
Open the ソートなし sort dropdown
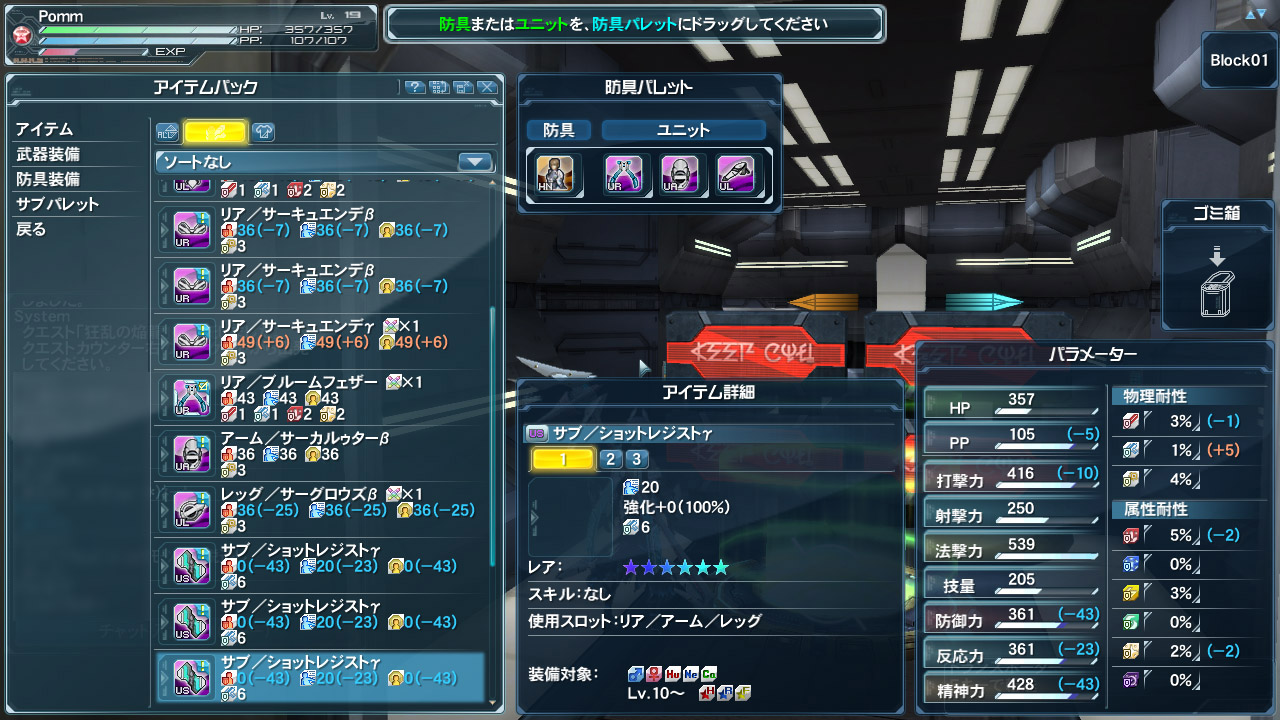(325, 162)
